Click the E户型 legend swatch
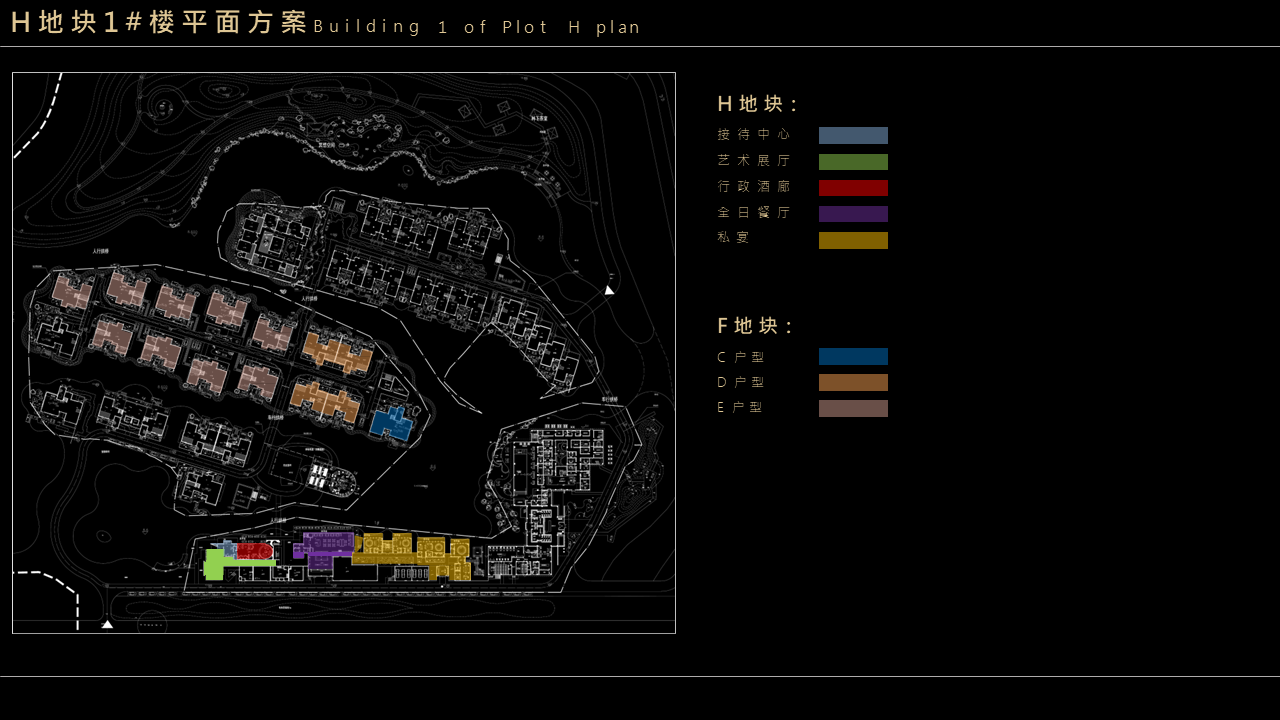1280x720 pixels. (x=853, y=409)
